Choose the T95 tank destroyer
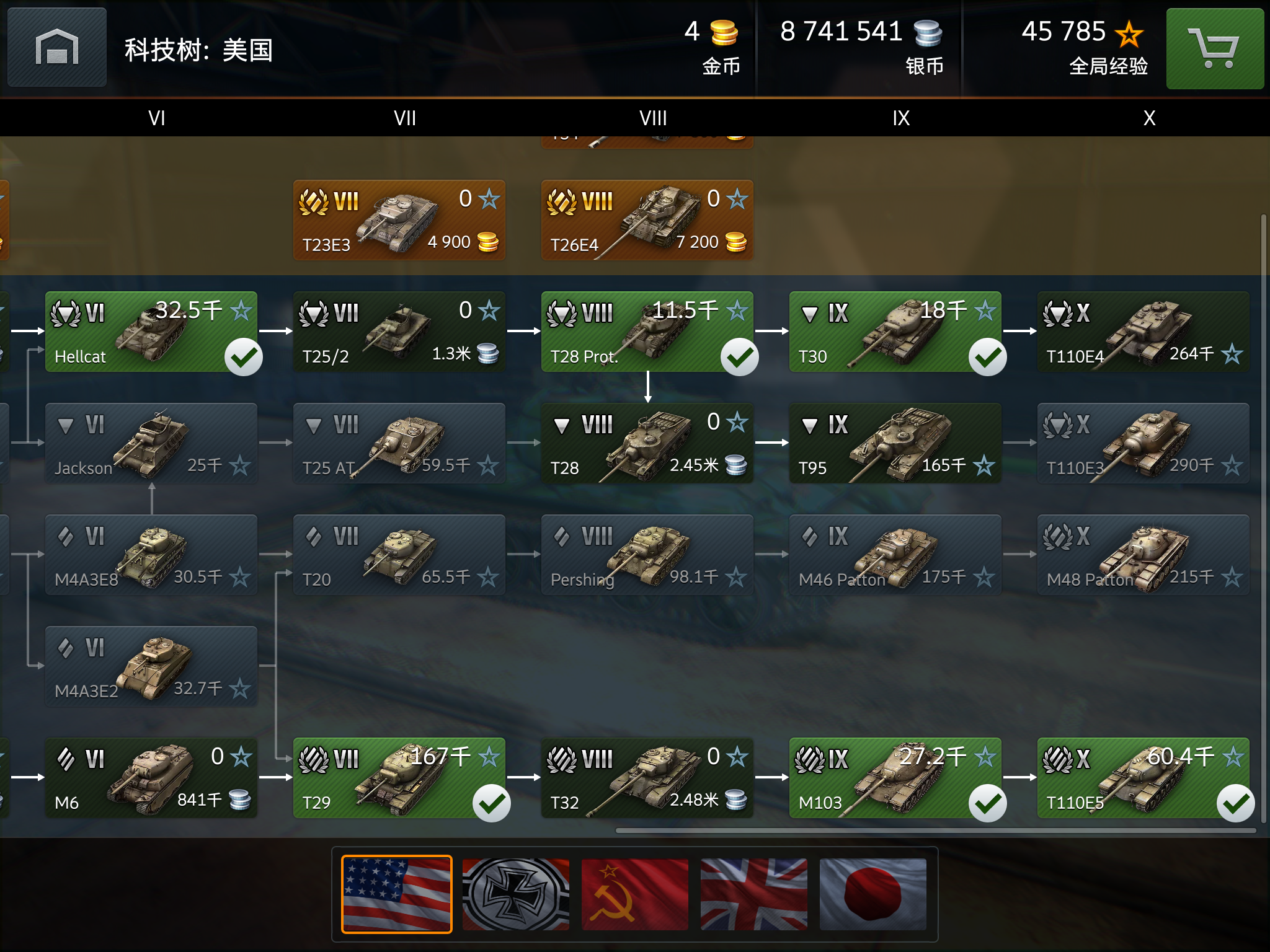This screenshot has height=952, width=1270. (895, 443)
